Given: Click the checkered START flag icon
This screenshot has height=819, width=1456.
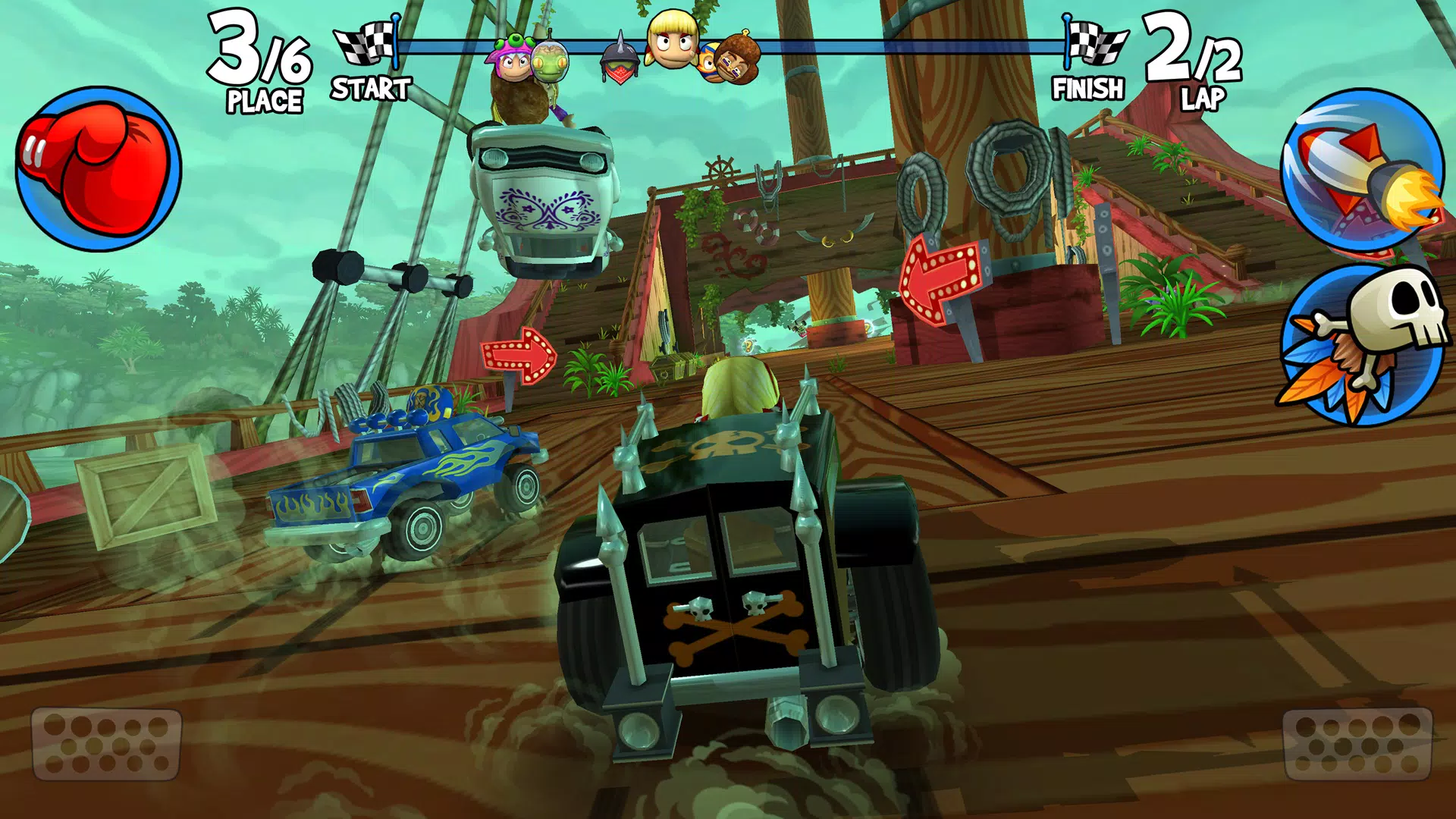Looking at the screenshot, I should pyautogui.click(x=362, y=42).
